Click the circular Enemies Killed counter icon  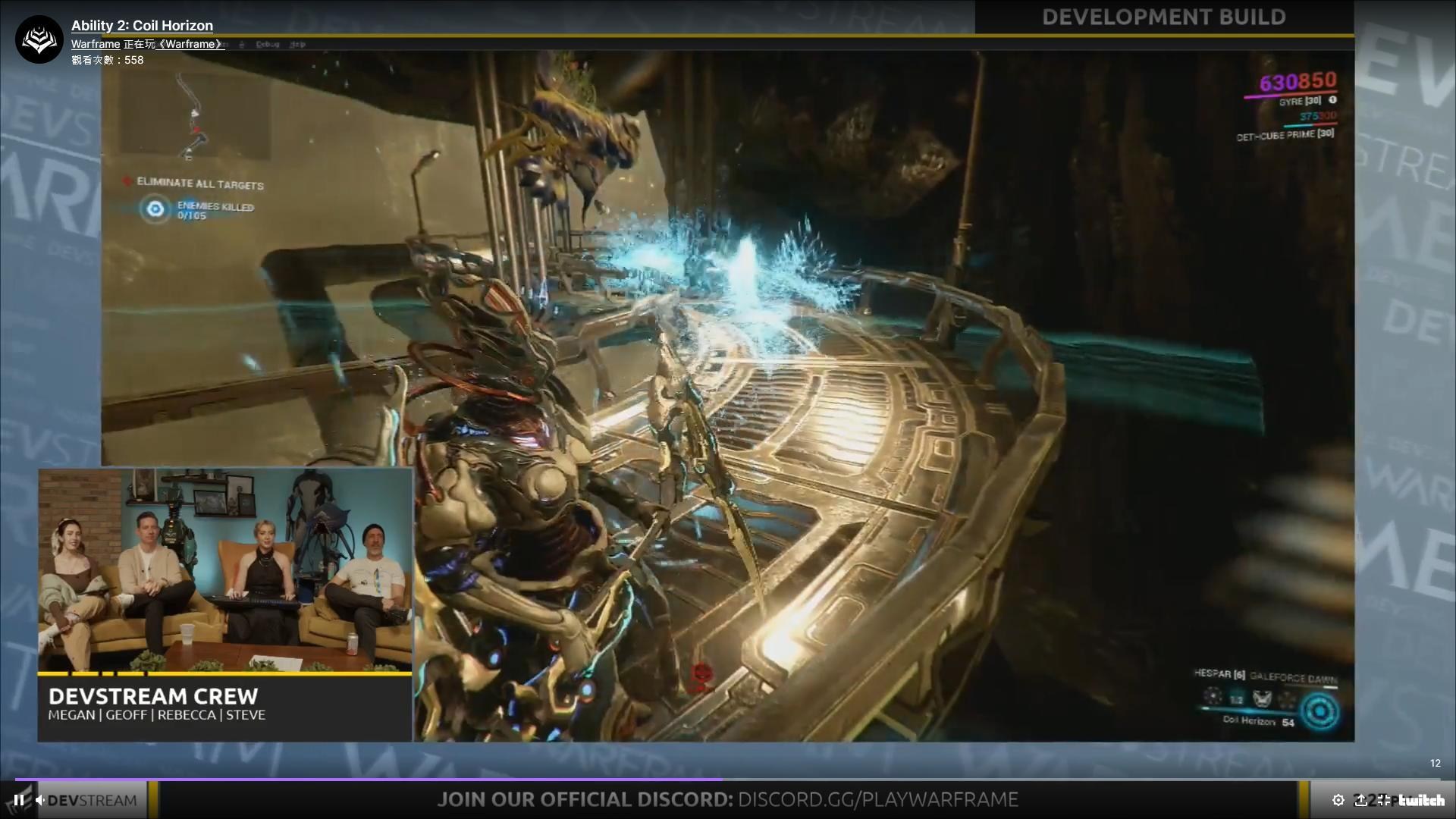pos(154,210)
